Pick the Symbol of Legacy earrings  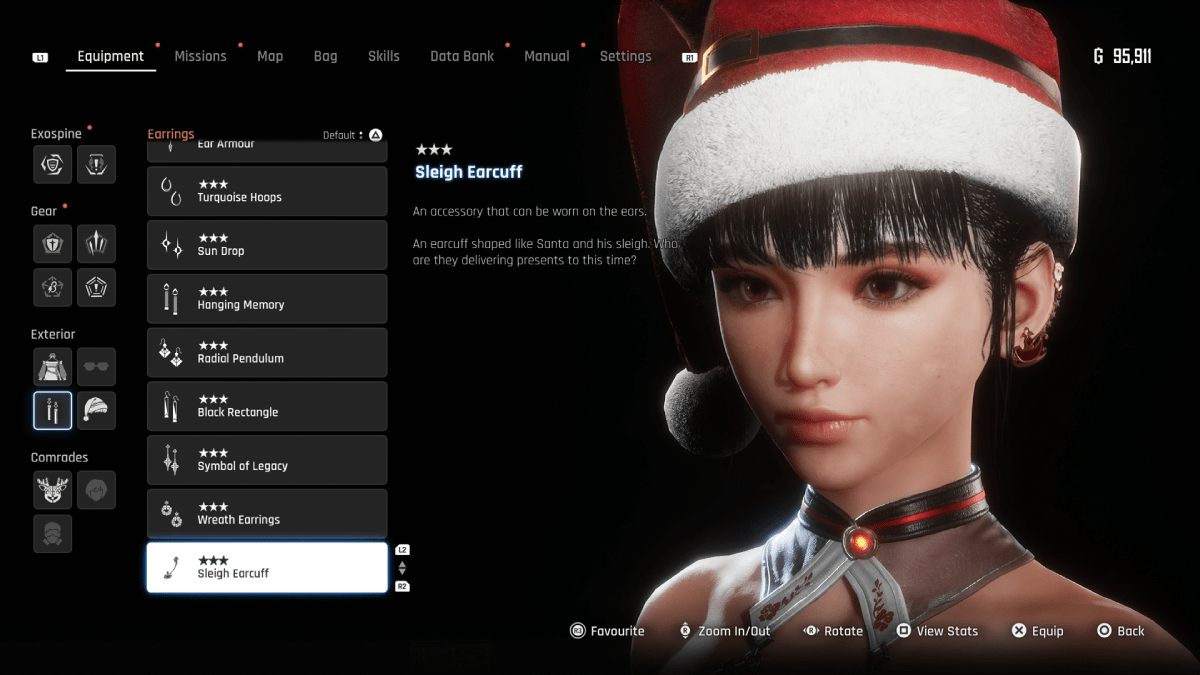tap(267, 460)
